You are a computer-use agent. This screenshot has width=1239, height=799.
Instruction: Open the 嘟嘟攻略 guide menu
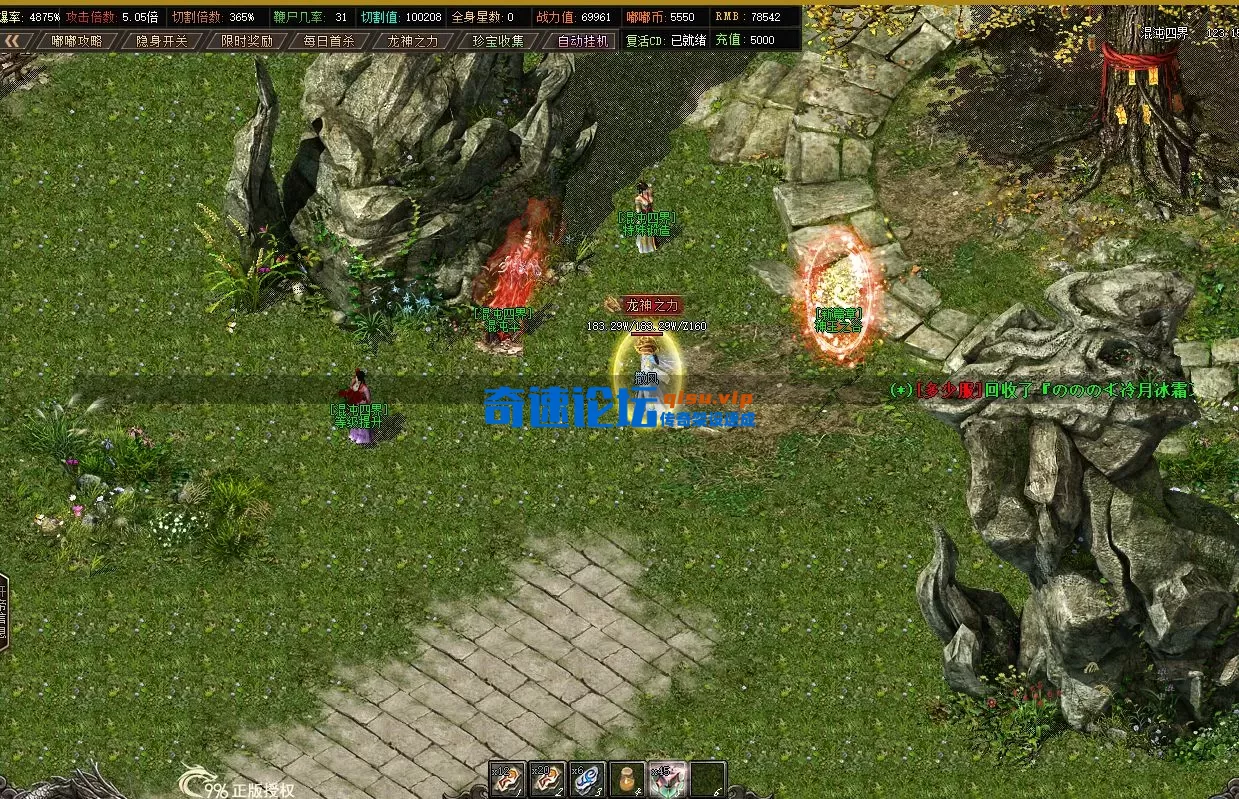(x=77, y=41)
